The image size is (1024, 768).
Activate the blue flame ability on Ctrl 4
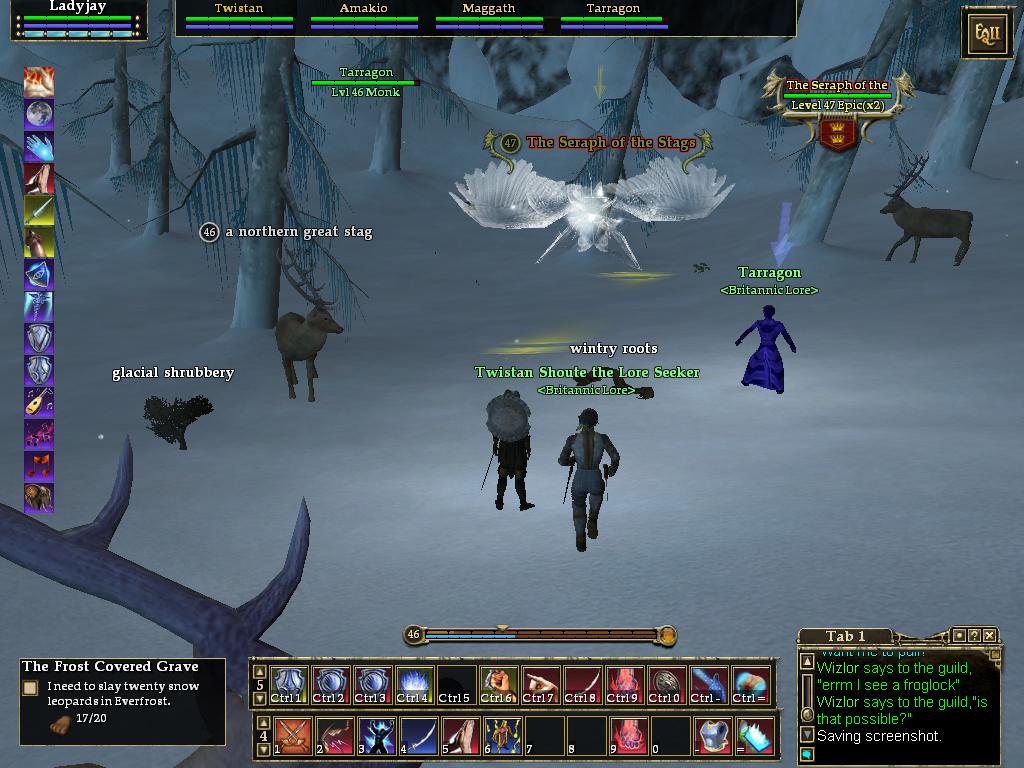click(415, 684)
